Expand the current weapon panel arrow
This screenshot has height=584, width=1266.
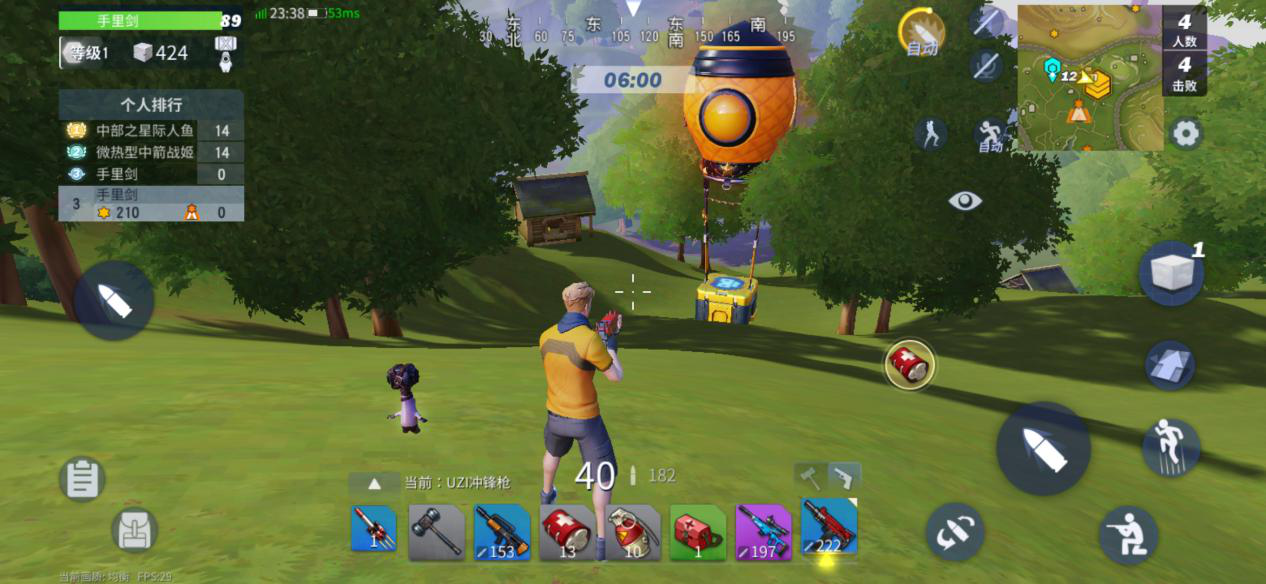click(375, 483)
